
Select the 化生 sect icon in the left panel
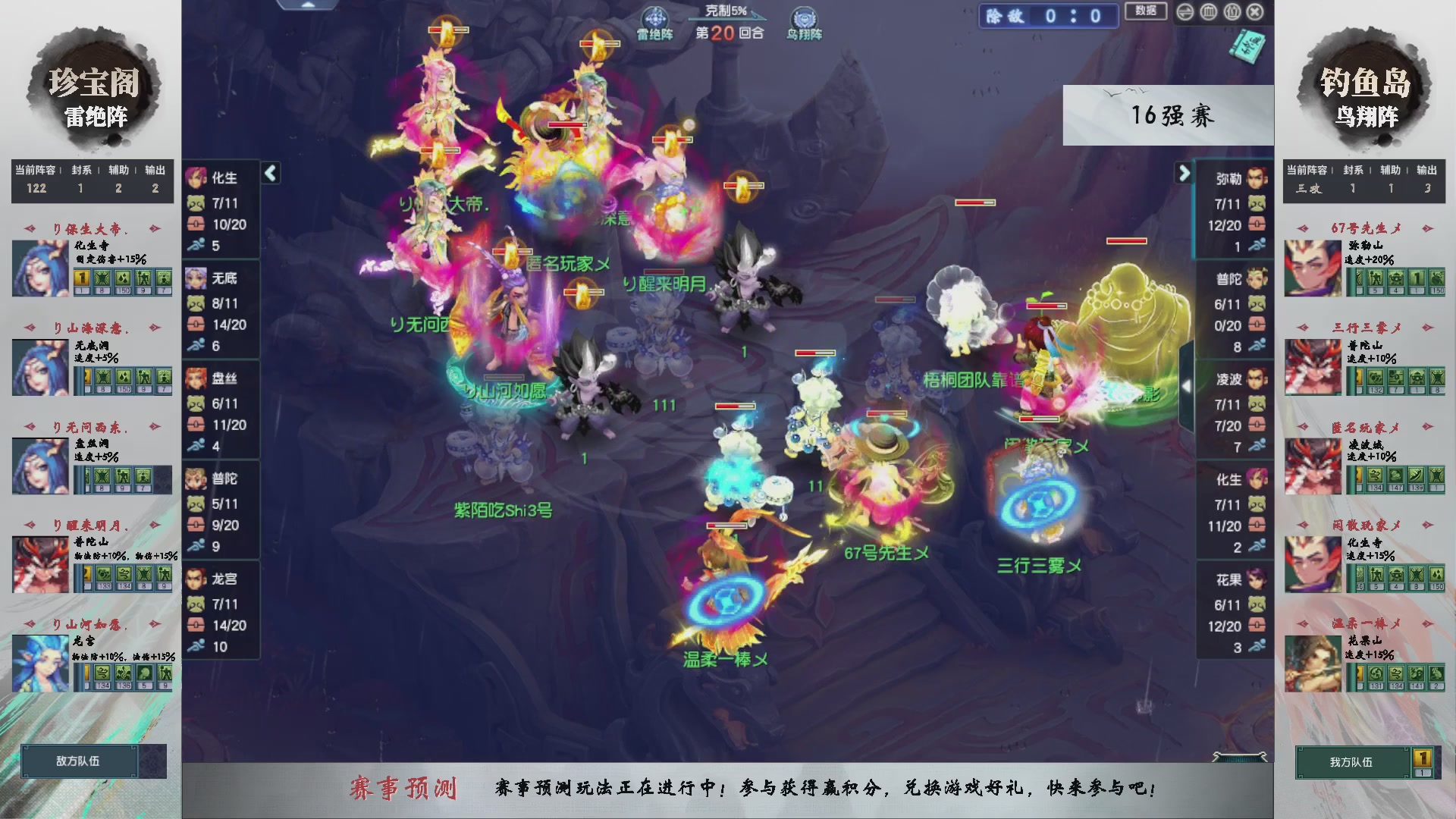click(196, 177)
